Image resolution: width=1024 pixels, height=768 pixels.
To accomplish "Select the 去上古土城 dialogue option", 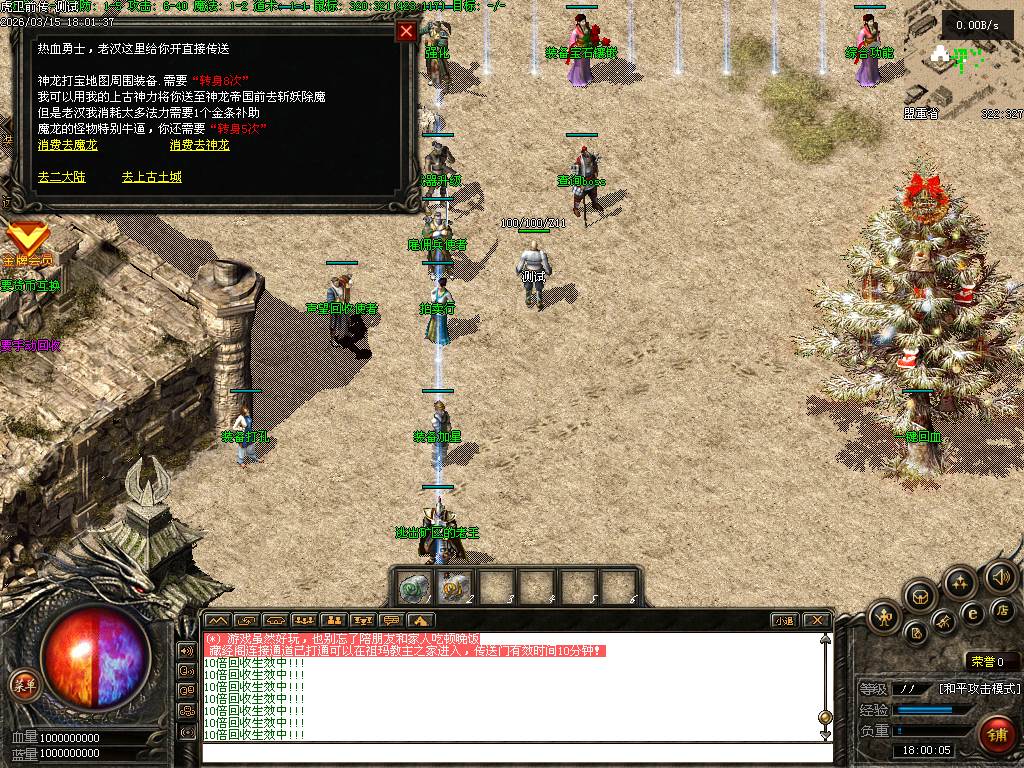I will 152,177.
